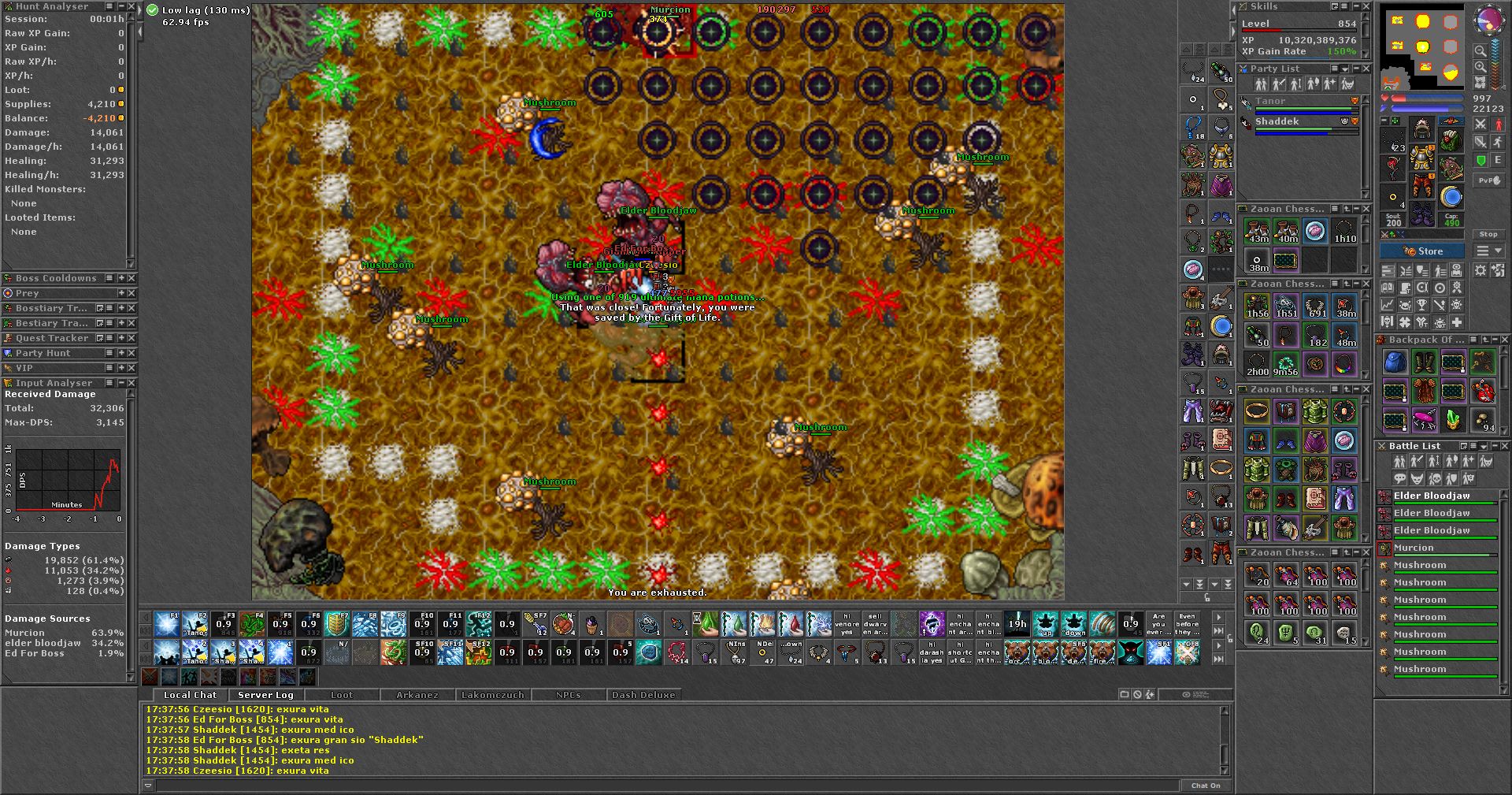1512x795 pixels.
Task: Select the NPCs chat tab
Action: click(x=568, y=695)
